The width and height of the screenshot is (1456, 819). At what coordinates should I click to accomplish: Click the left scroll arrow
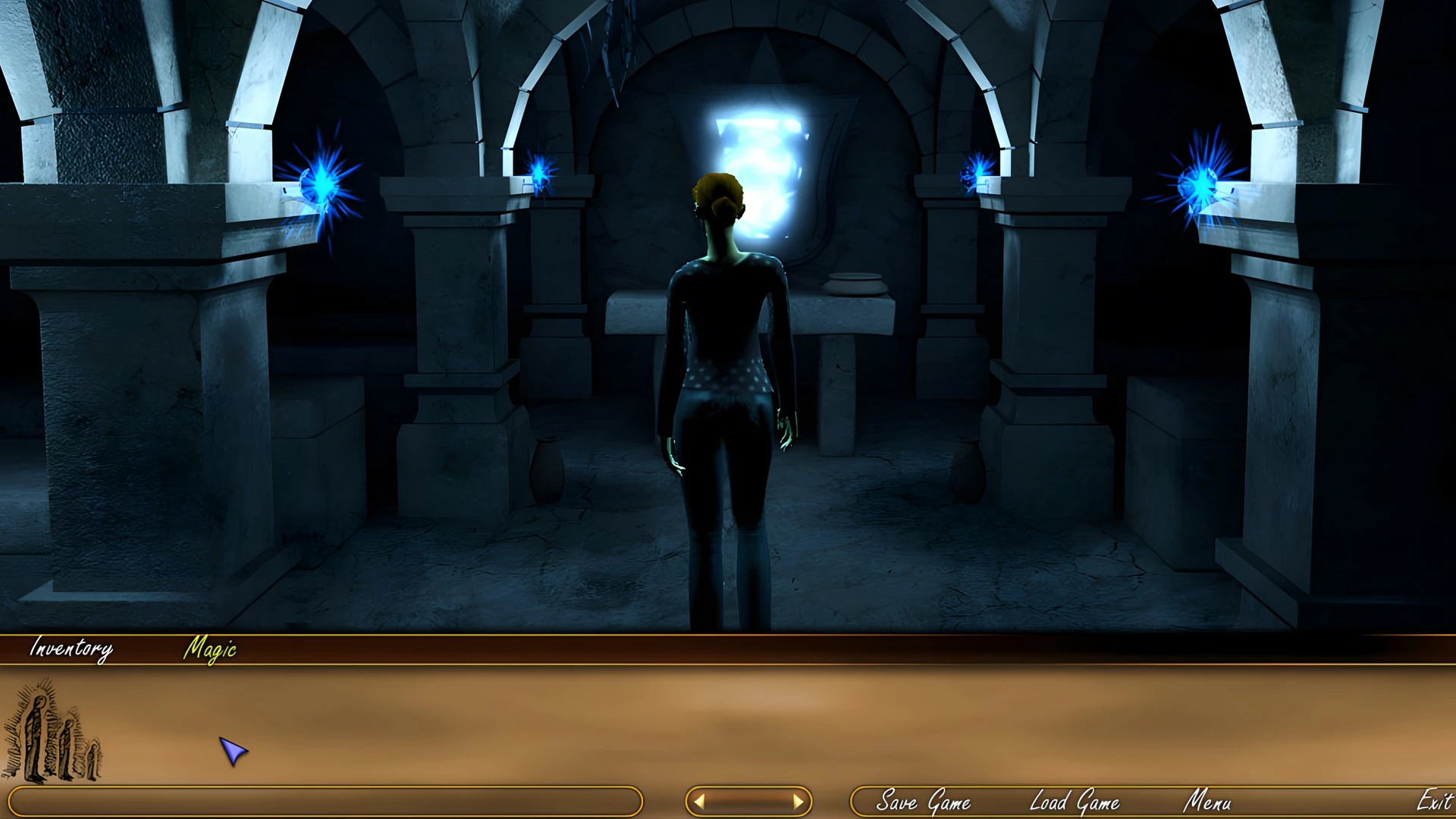click(699, 802)
